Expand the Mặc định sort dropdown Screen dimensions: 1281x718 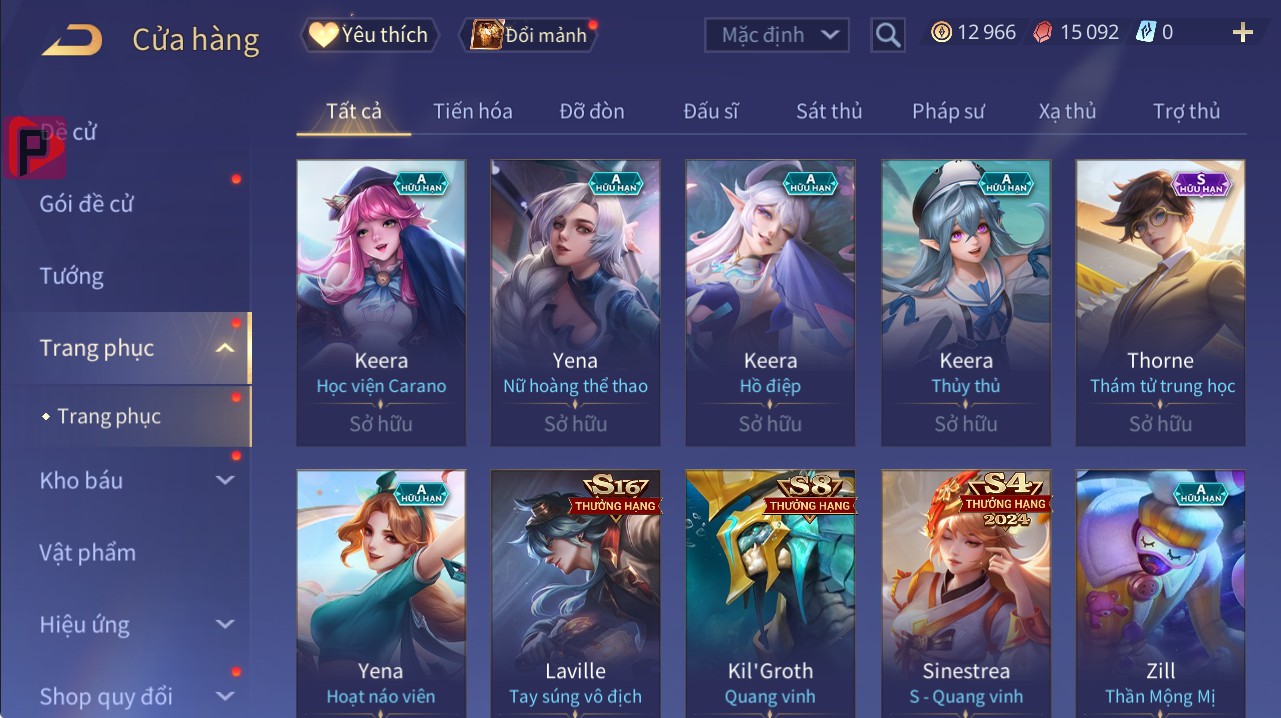[777, 35]
